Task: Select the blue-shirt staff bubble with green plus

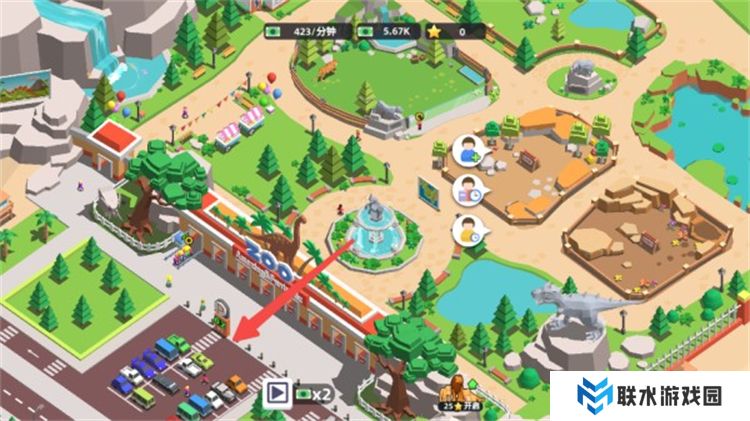Action: pyautogui.click(x=466, y=150)
